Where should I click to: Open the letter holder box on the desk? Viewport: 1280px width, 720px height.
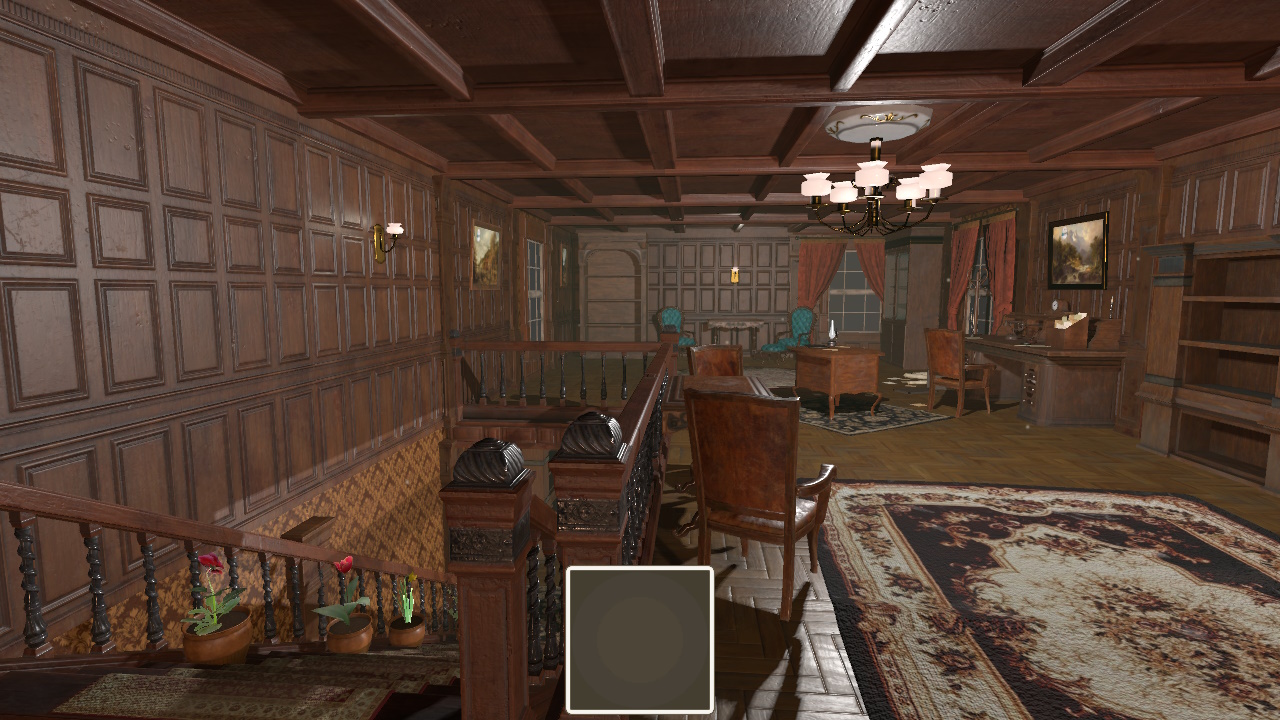[x=1070, y=330]
